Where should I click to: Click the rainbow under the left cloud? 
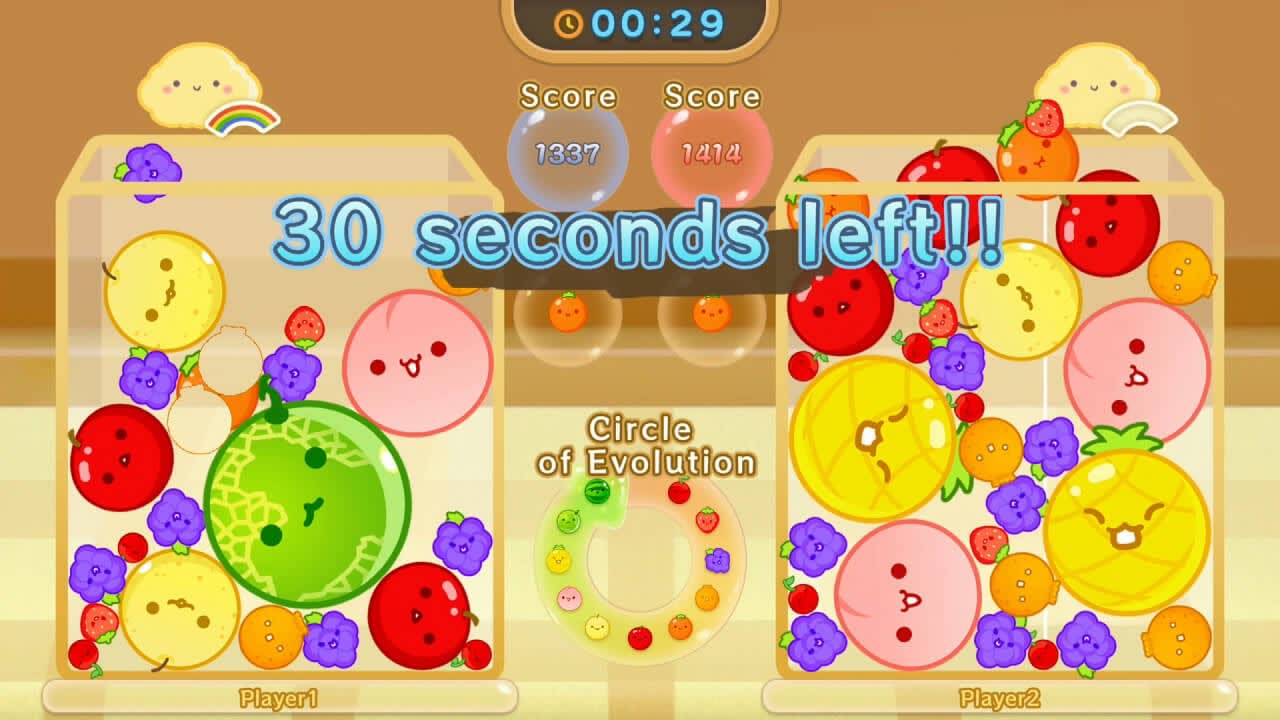point(240,116)
